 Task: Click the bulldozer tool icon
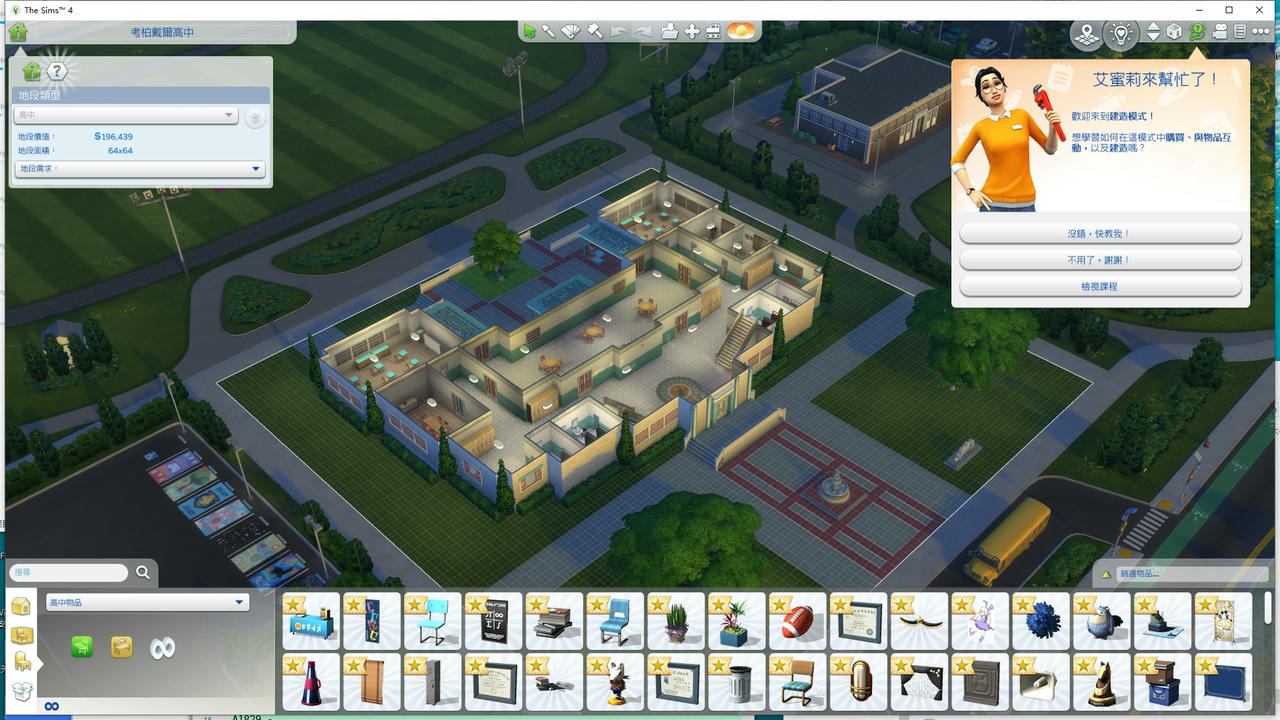(x=716, y=32)
